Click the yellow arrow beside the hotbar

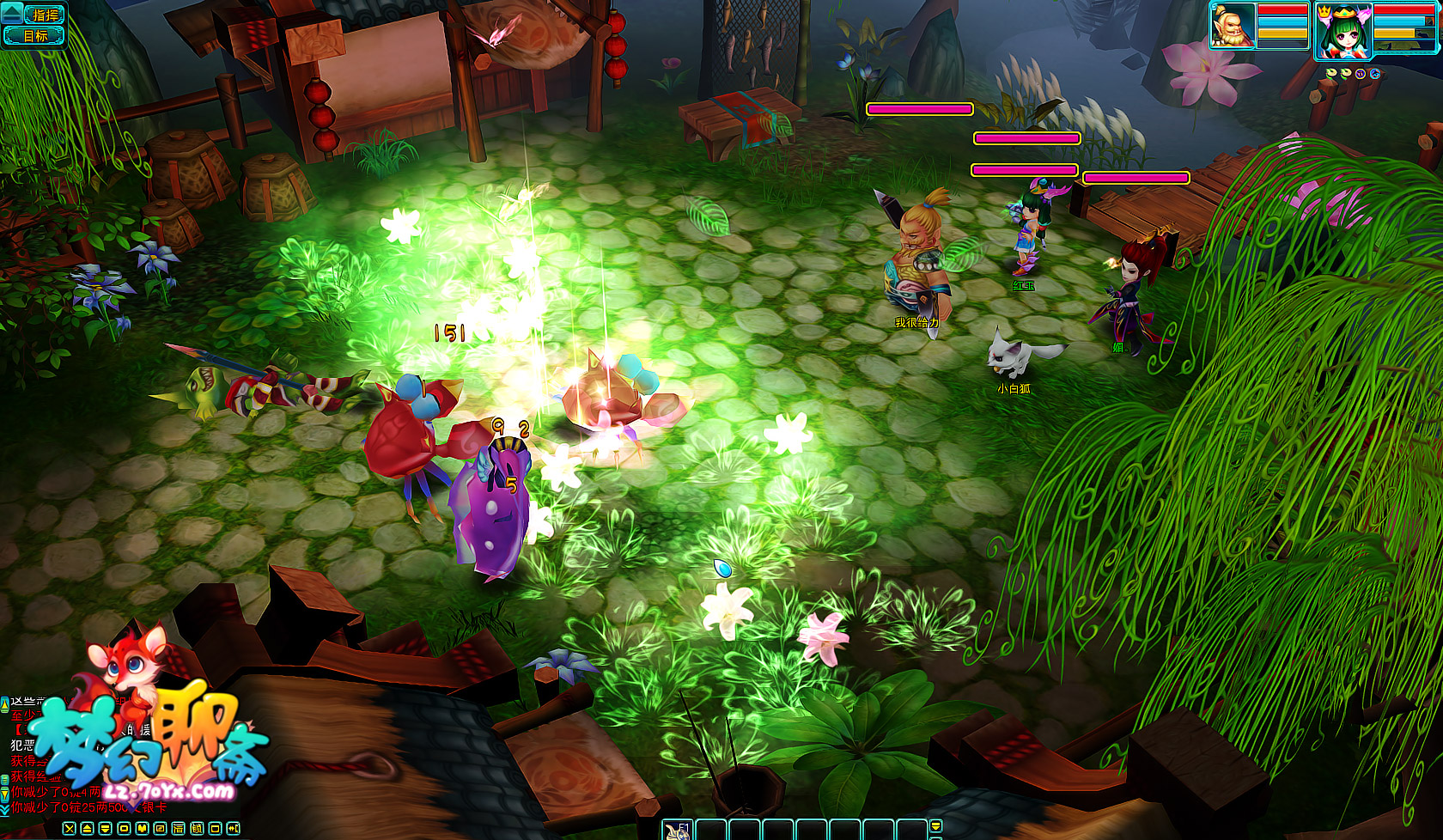tap(936, 826)
